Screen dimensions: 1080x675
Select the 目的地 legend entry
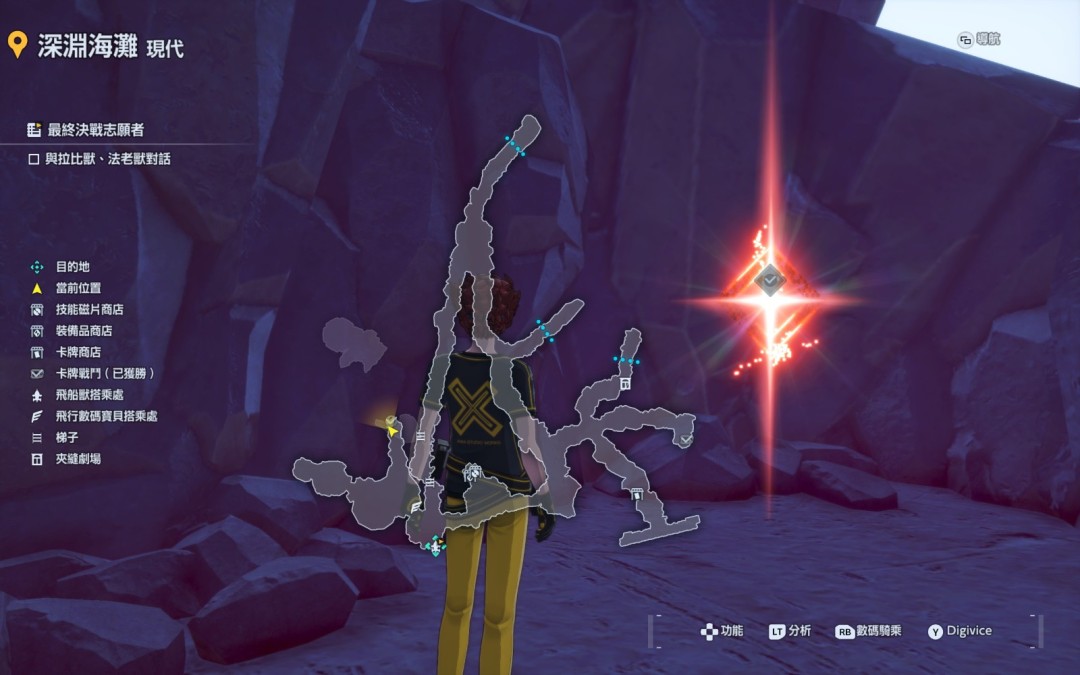[x=72, y=267]
